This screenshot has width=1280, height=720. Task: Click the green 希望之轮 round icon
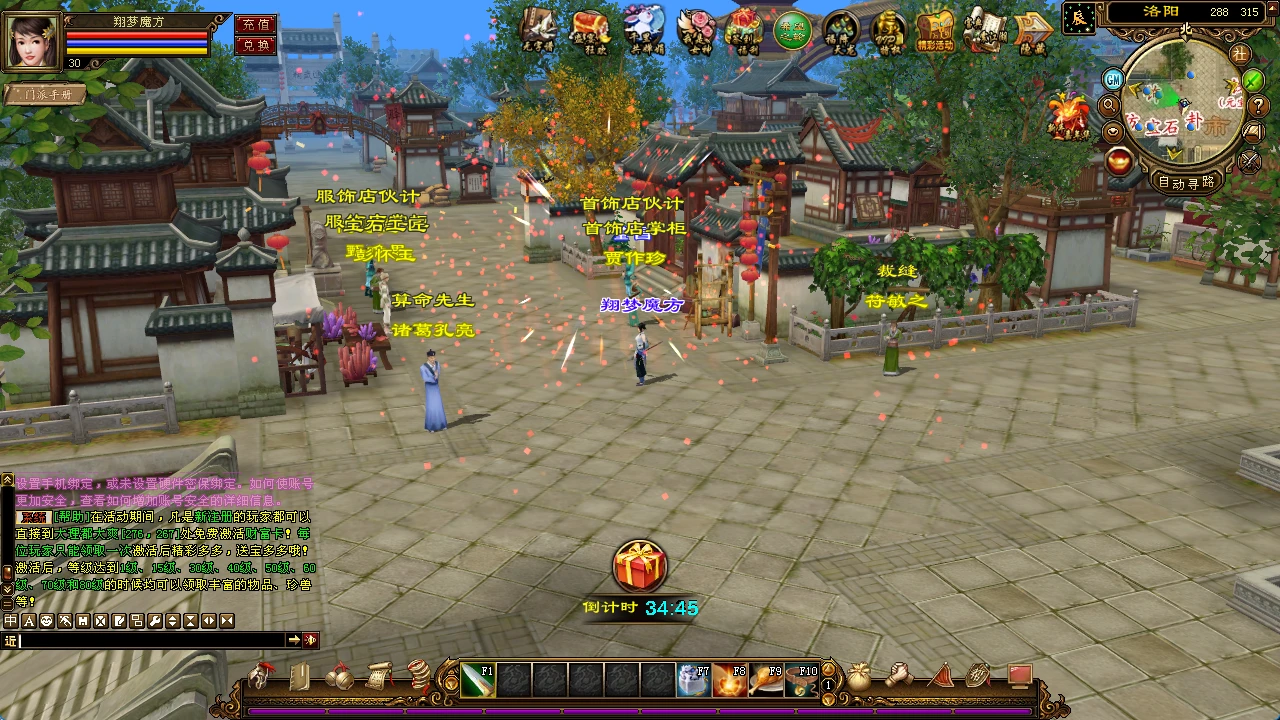point(792,30)
